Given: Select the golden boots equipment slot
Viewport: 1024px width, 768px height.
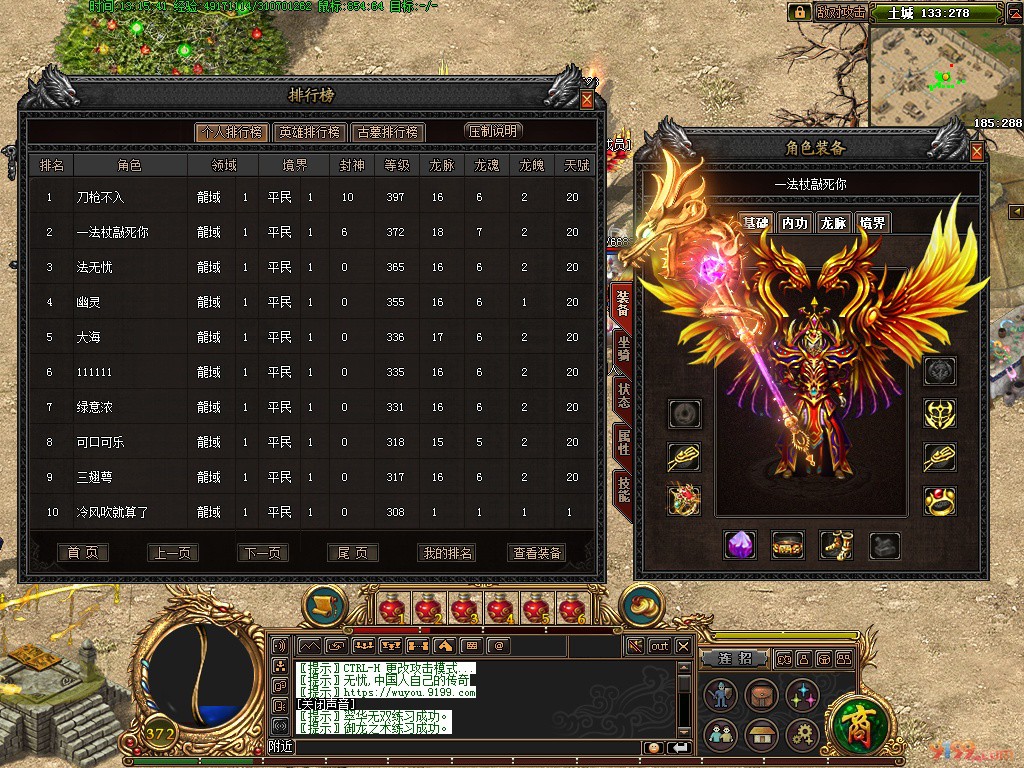Looking at the screenshot, I should [x=836, y=545].
